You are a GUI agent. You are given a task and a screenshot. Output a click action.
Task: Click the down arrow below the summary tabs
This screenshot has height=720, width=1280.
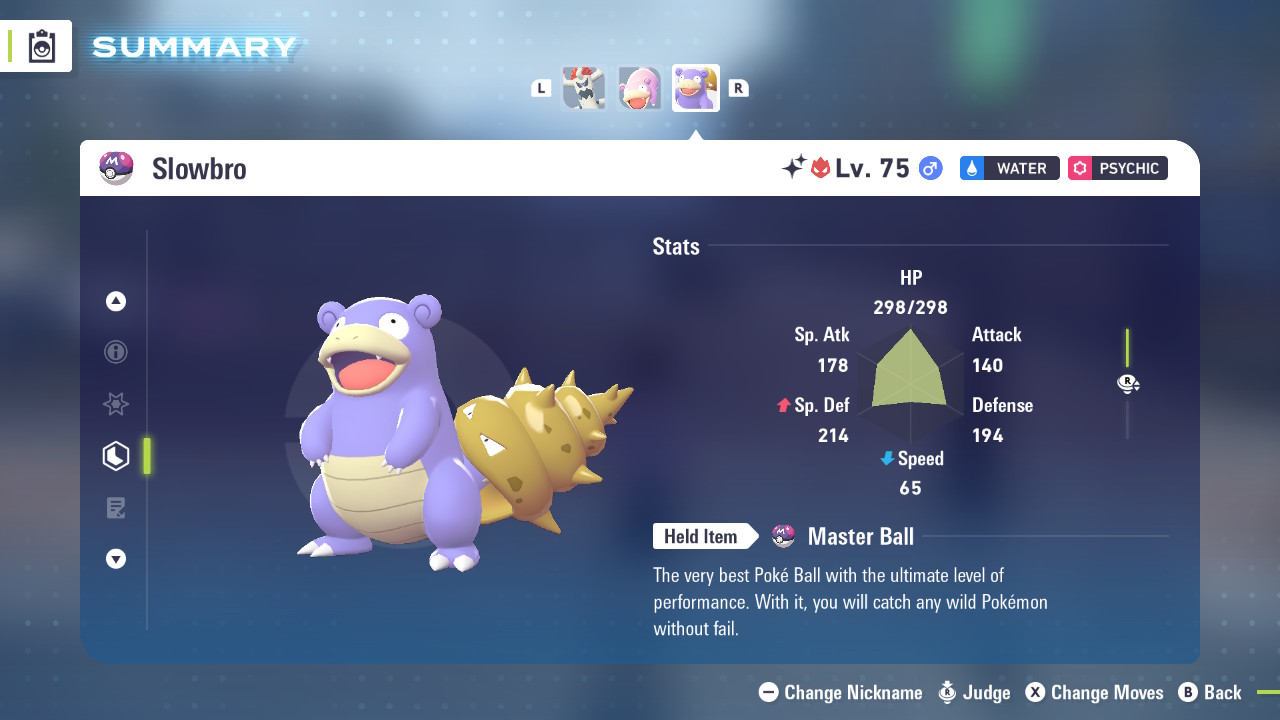(x=116, y=559)
